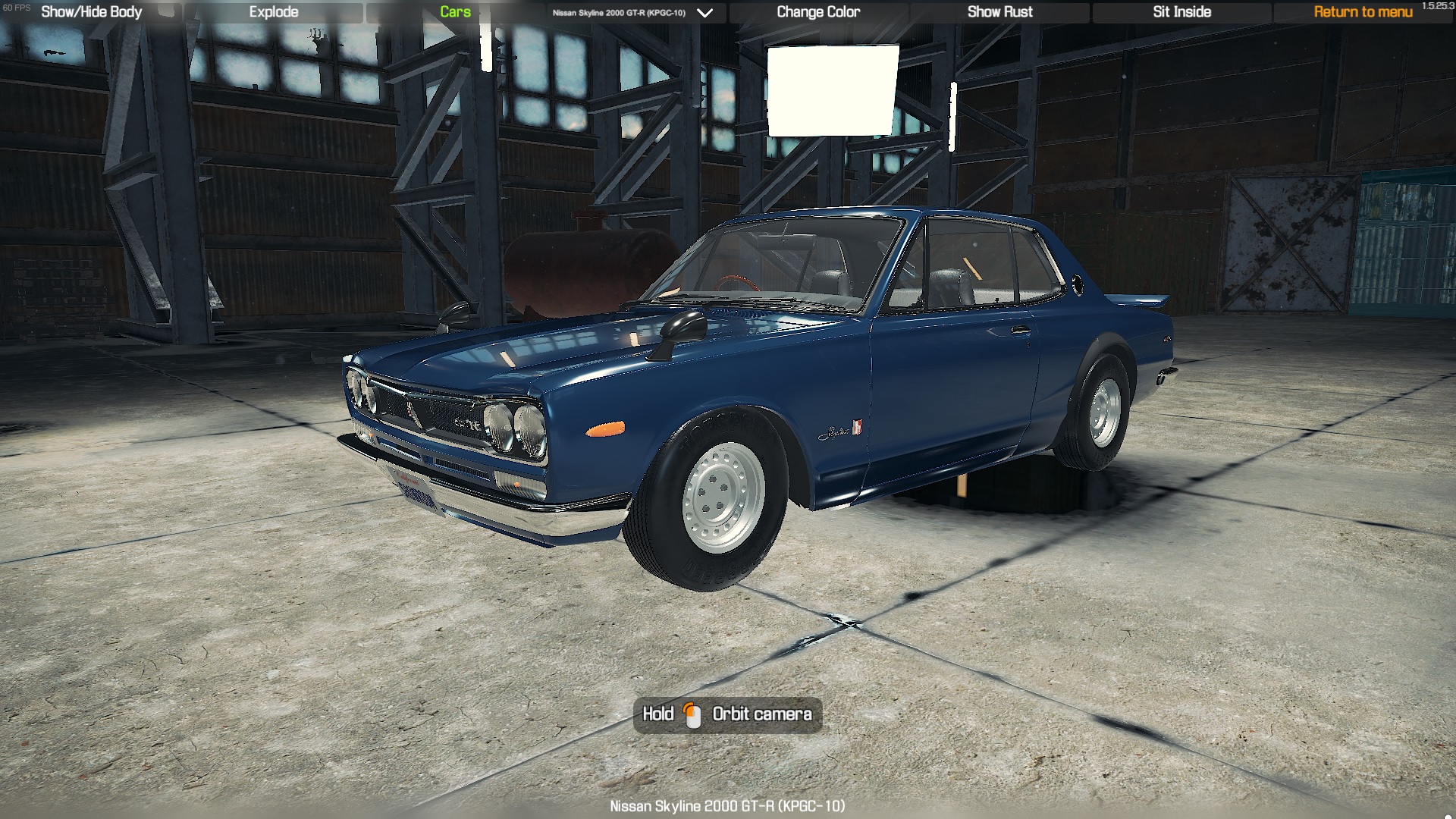The width and height of the screenshot is (1456, 819).
Task: Toggle Show Rust on the car
Action: (x=999, y=12)
